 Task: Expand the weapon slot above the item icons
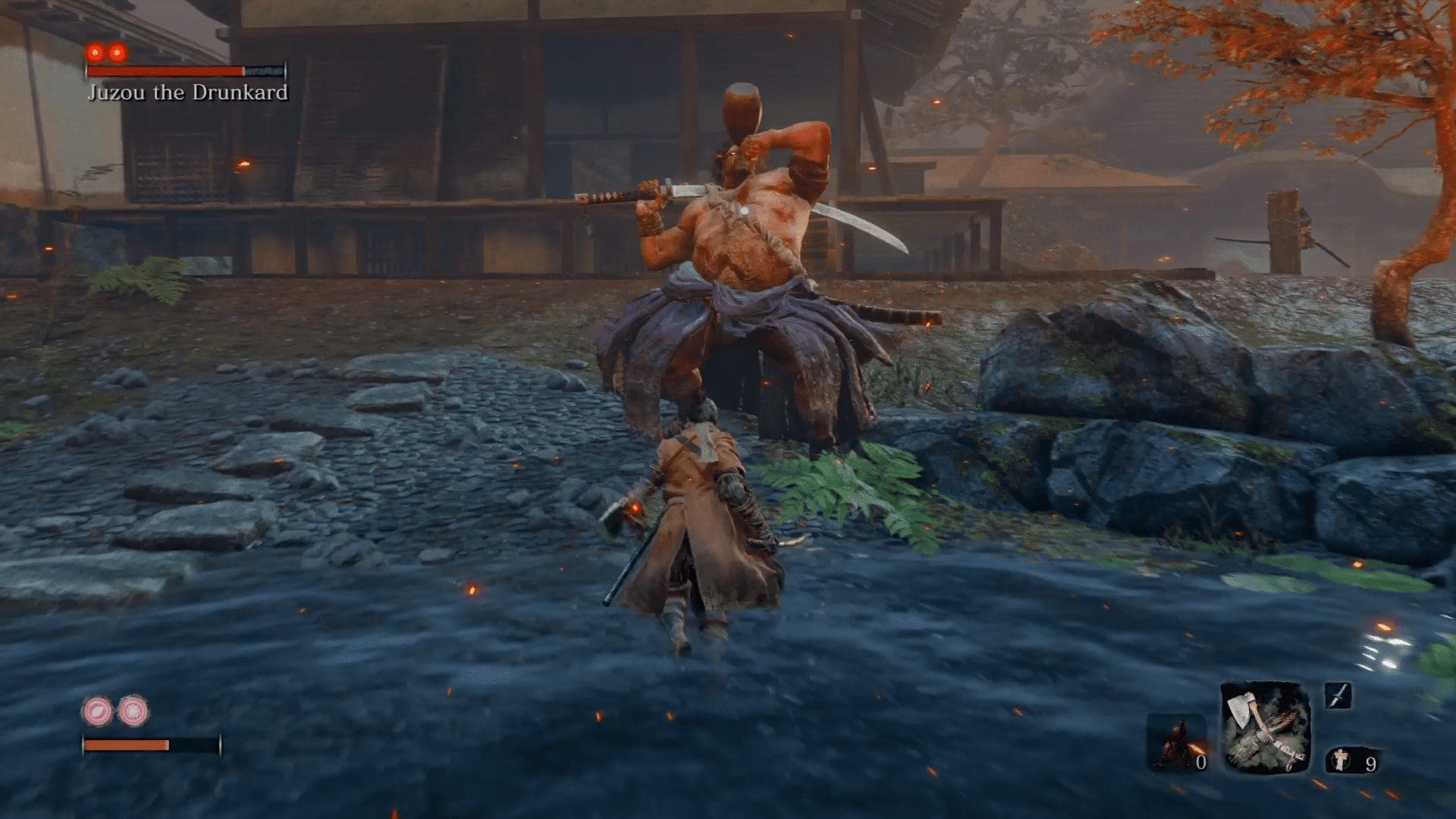click(x=1338, y=696)
